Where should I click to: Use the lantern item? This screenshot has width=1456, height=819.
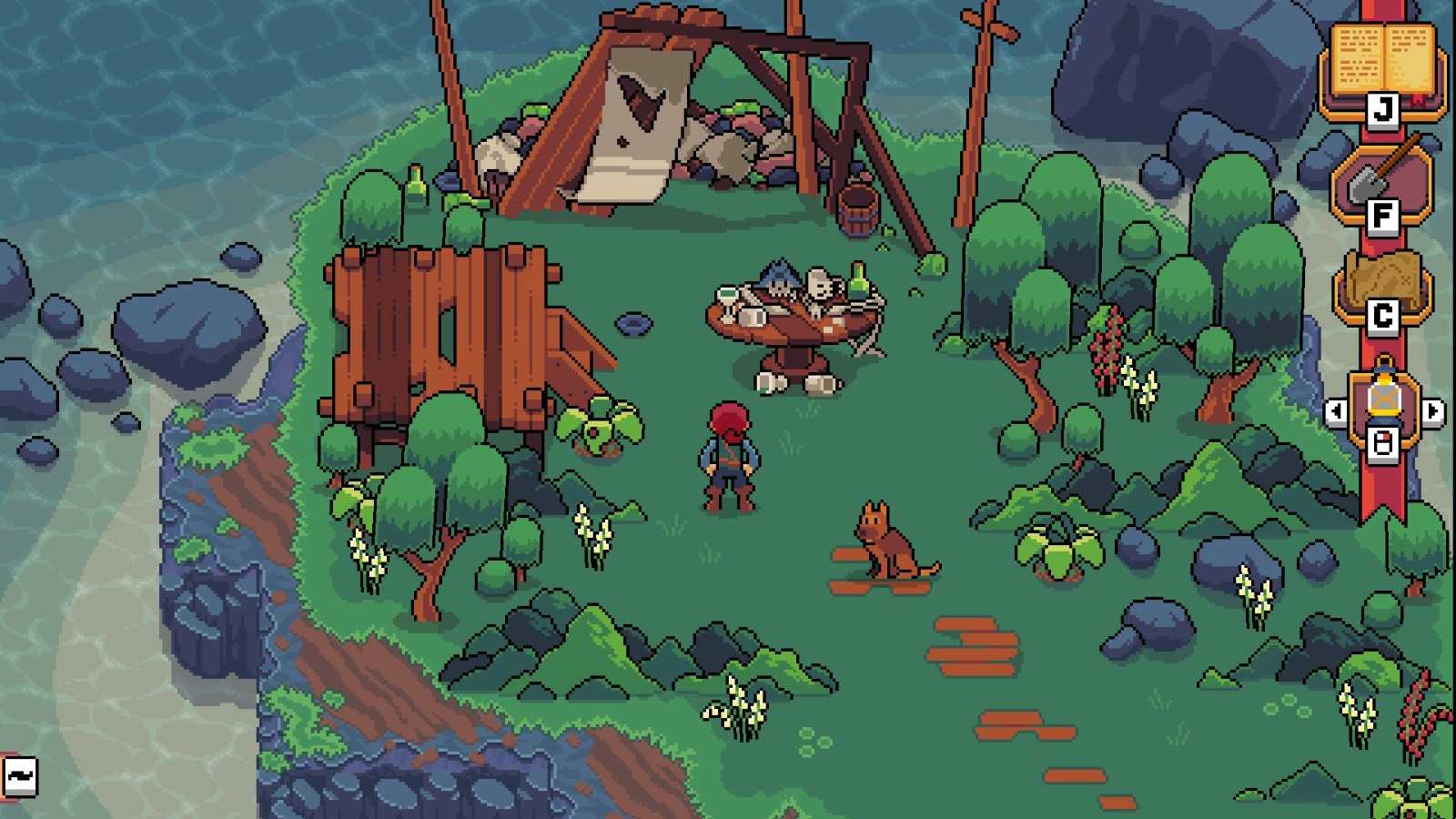click(1383, 399)
